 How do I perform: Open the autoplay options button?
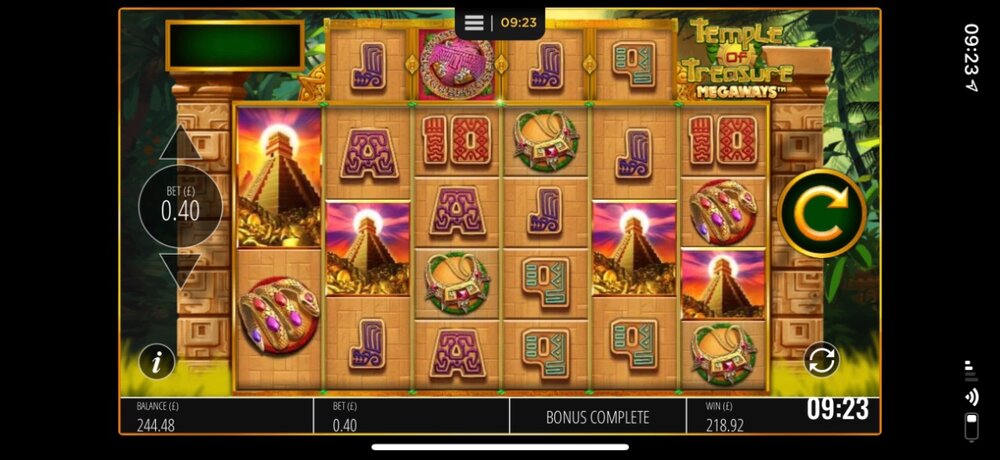coord(821,360)
